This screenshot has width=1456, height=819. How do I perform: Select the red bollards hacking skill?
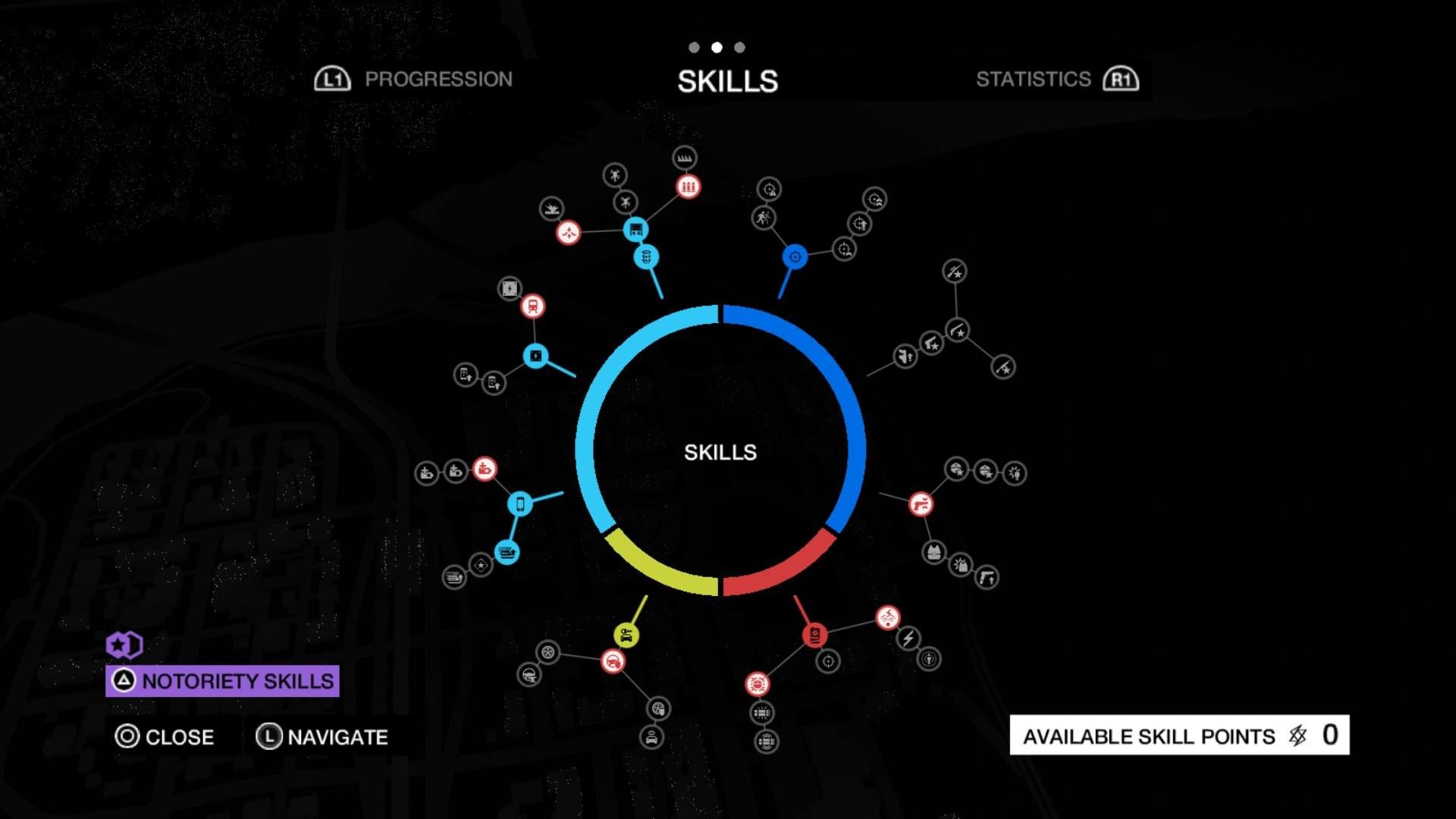click(x=688, y=187)
